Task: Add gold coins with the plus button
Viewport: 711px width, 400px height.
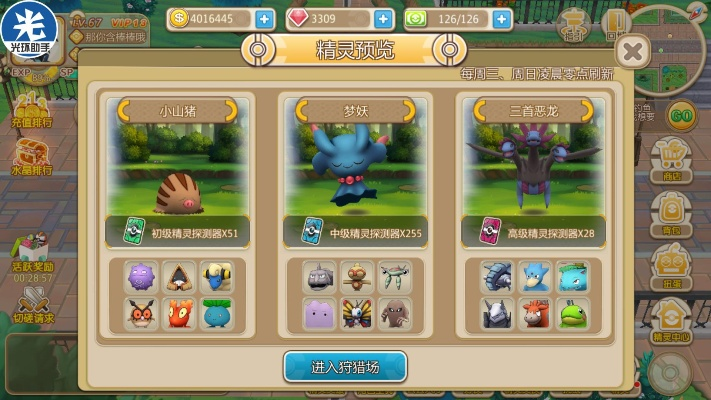Action: point(264,19)
